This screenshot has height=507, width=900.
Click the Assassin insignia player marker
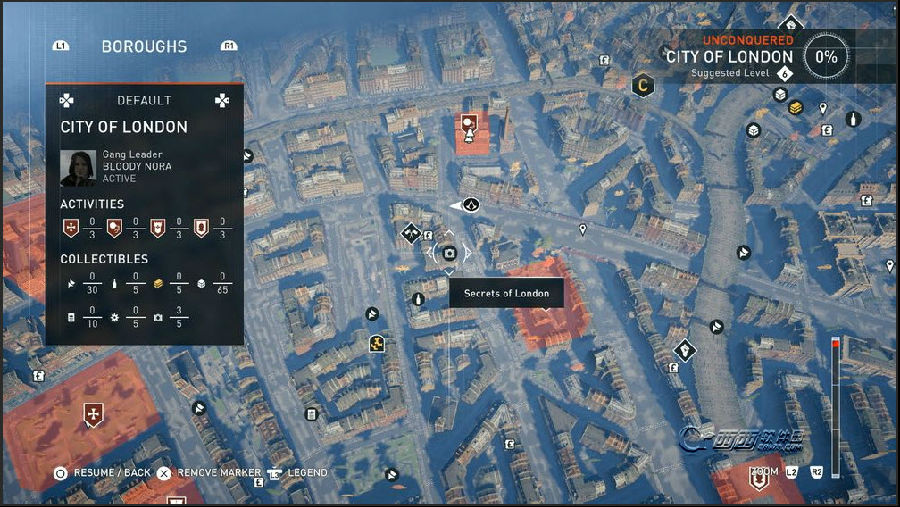(471, 205)
